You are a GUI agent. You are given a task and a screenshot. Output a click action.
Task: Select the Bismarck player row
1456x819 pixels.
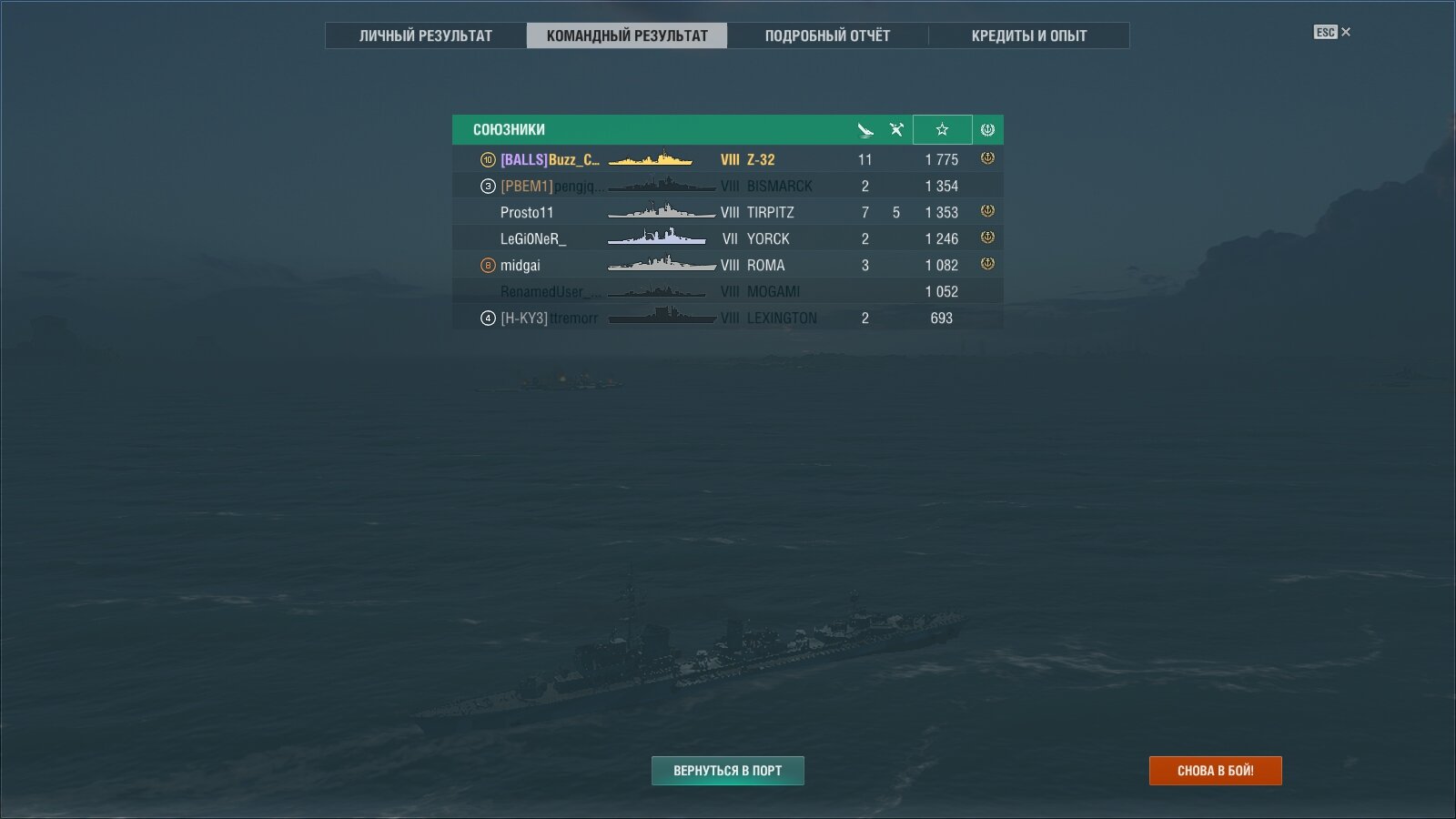(x=727, y=186)
